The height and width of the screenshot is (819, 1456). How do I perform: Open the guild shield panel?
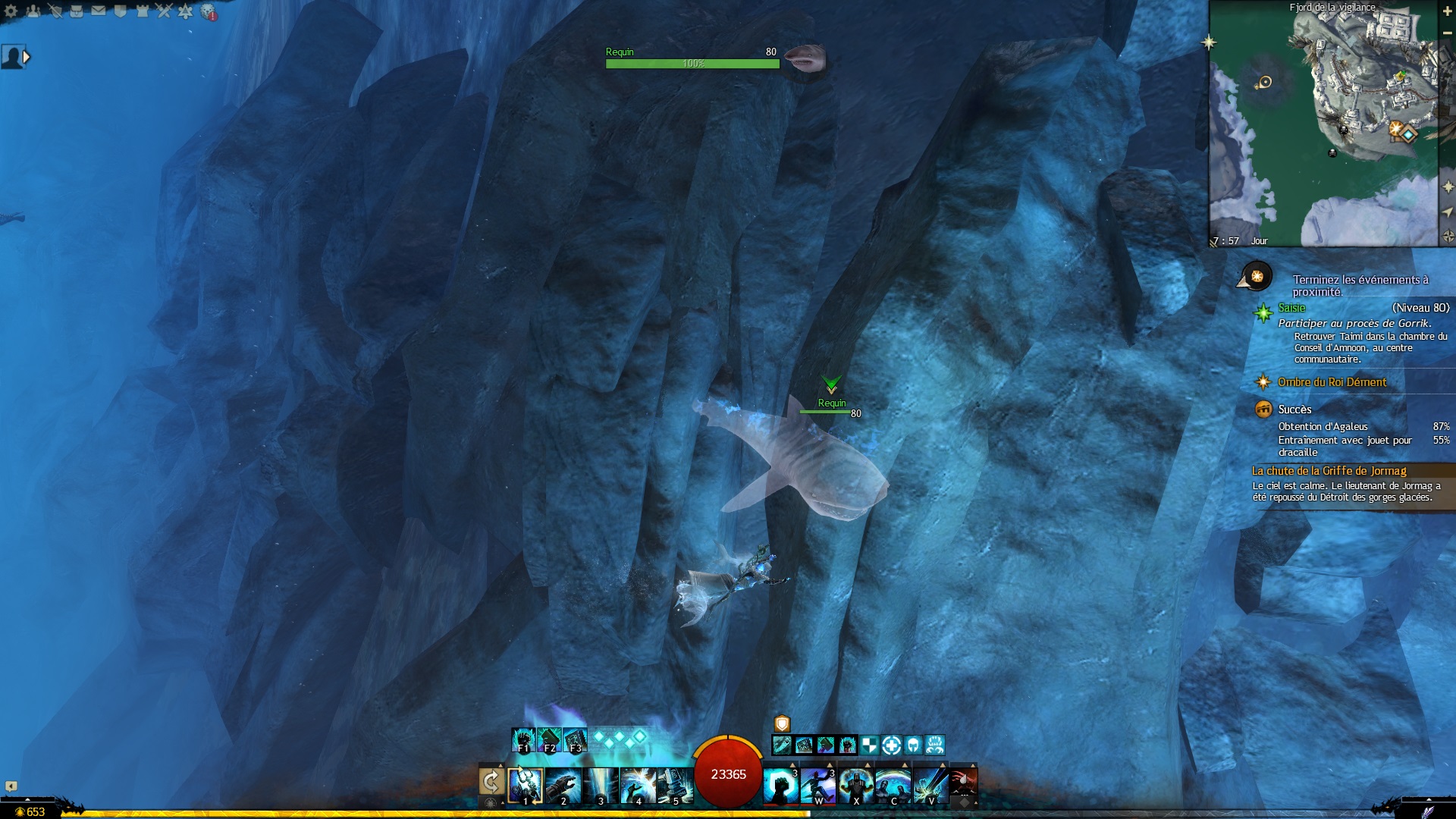(x=121, y=11)
